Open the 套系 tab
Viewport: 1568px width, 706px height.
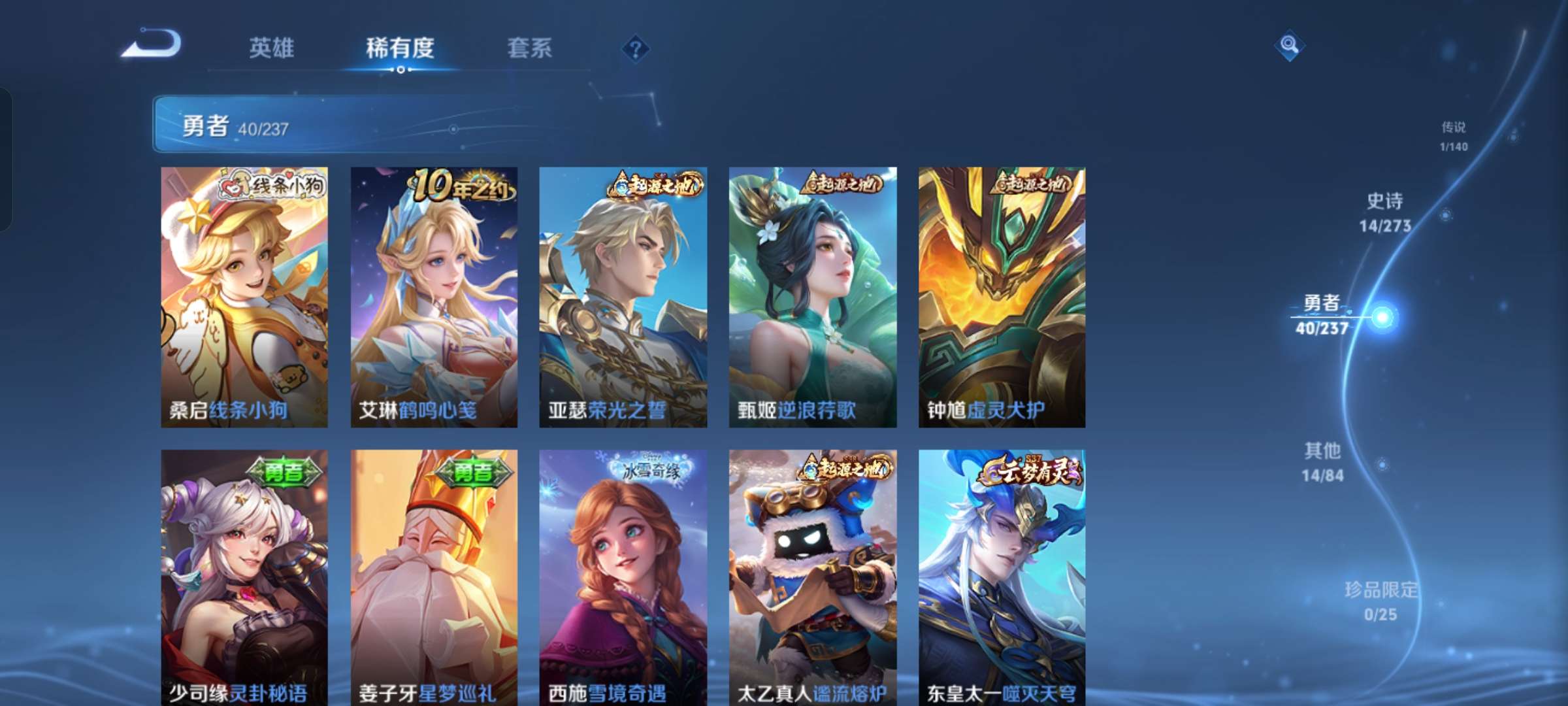pyautogui.click(x=530, y=48)
